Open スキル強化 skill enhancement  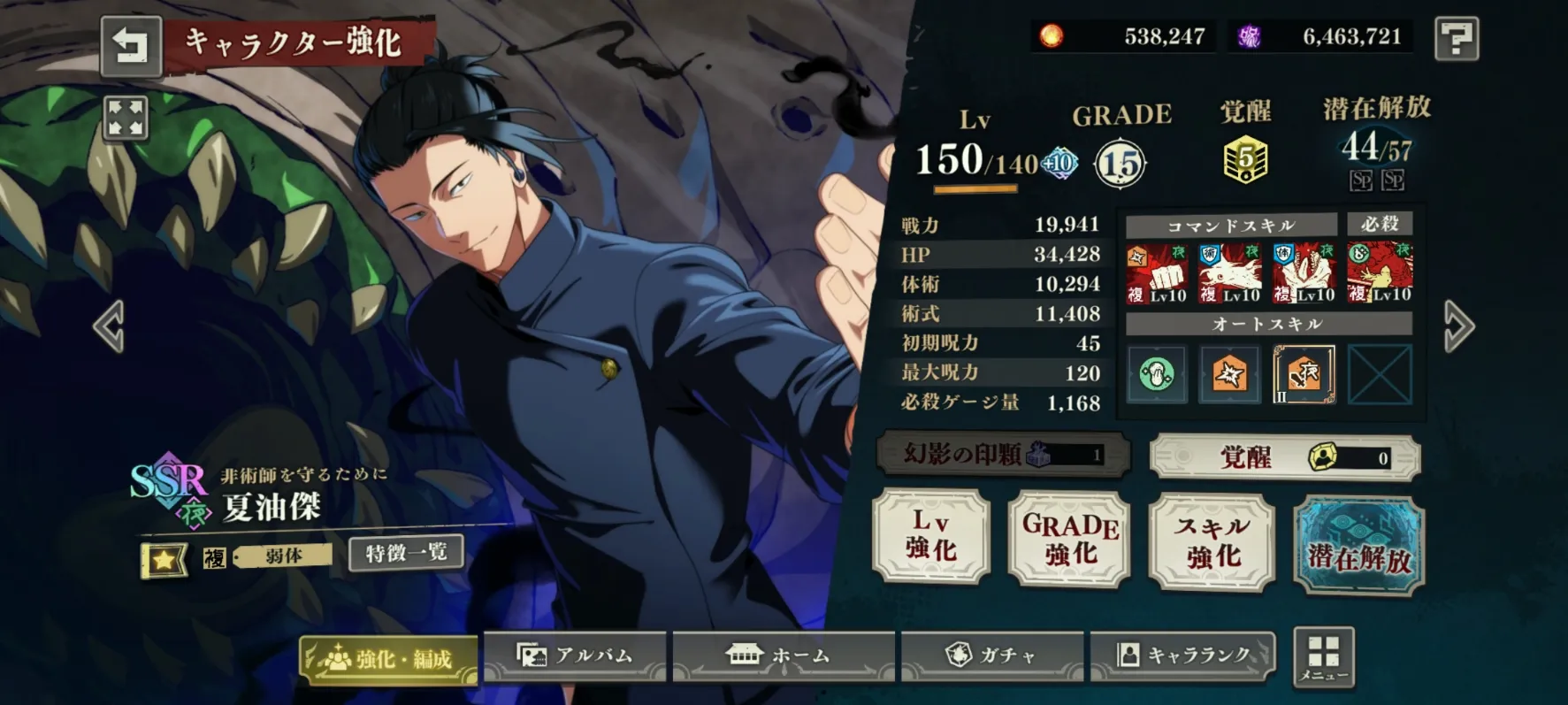click(1212, 541)
